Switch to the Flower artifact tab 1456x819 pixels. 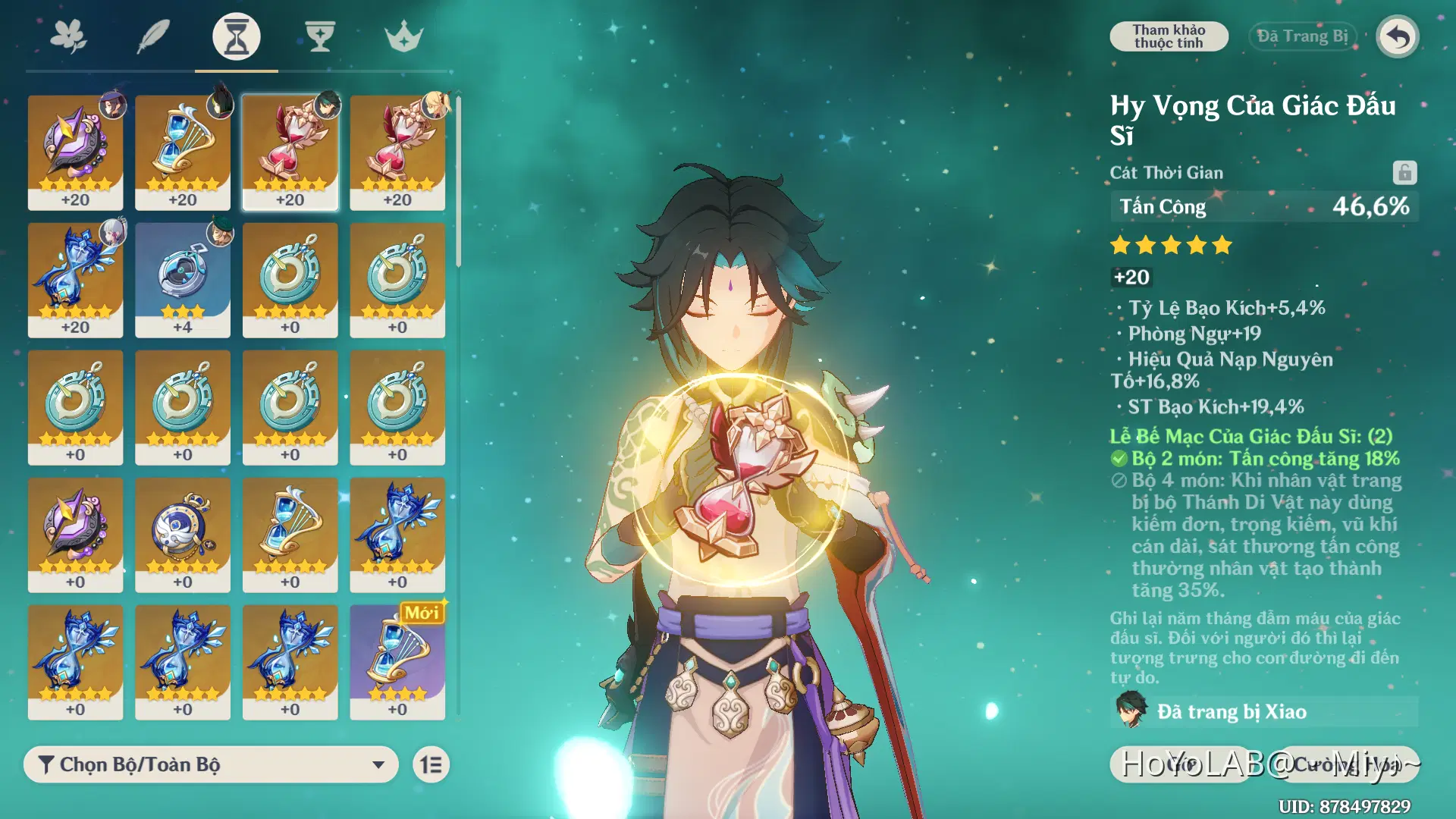[x=69, y=36]
